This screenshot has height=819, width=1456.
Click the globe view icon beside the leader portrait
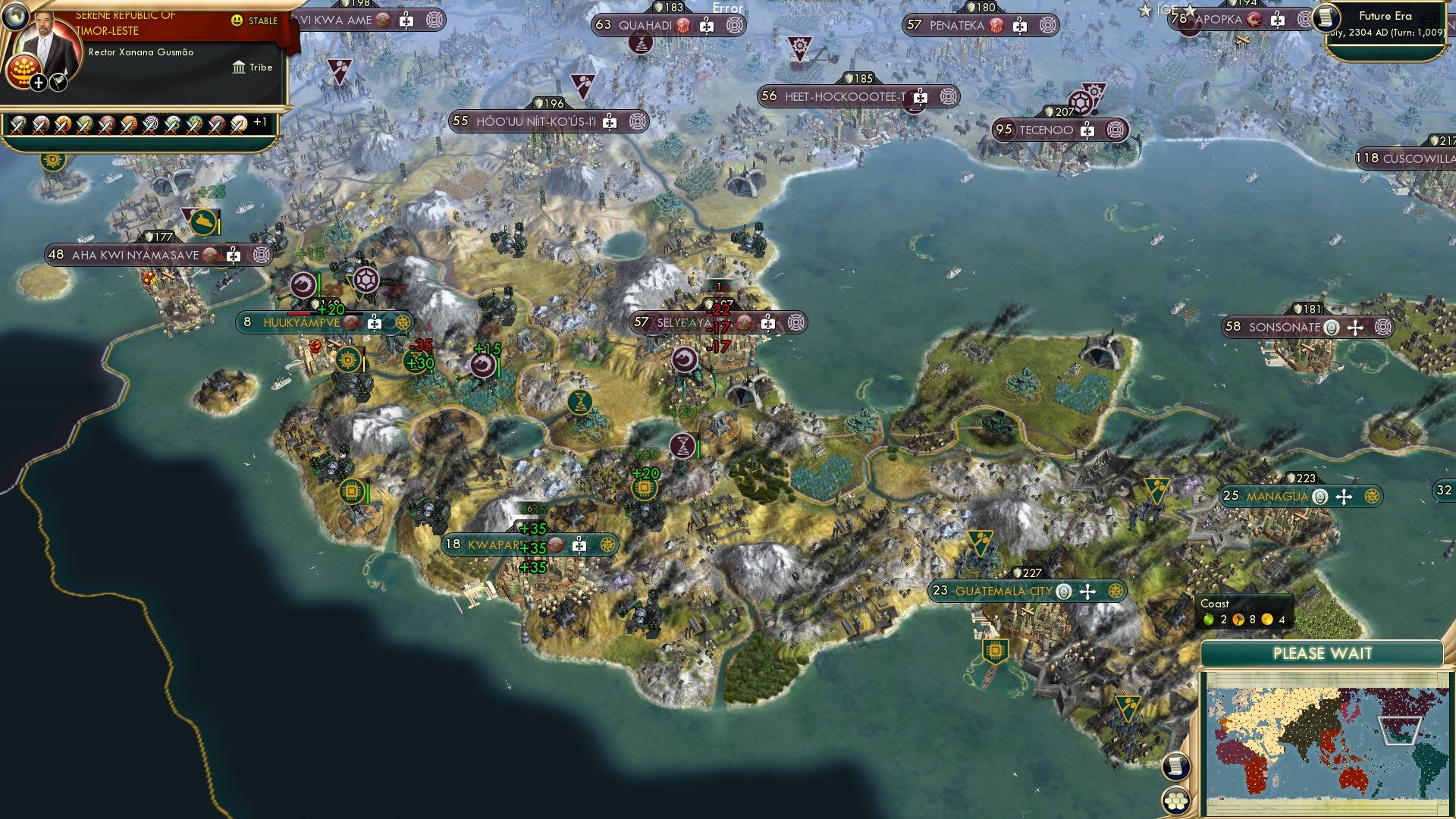coord(15,17)
